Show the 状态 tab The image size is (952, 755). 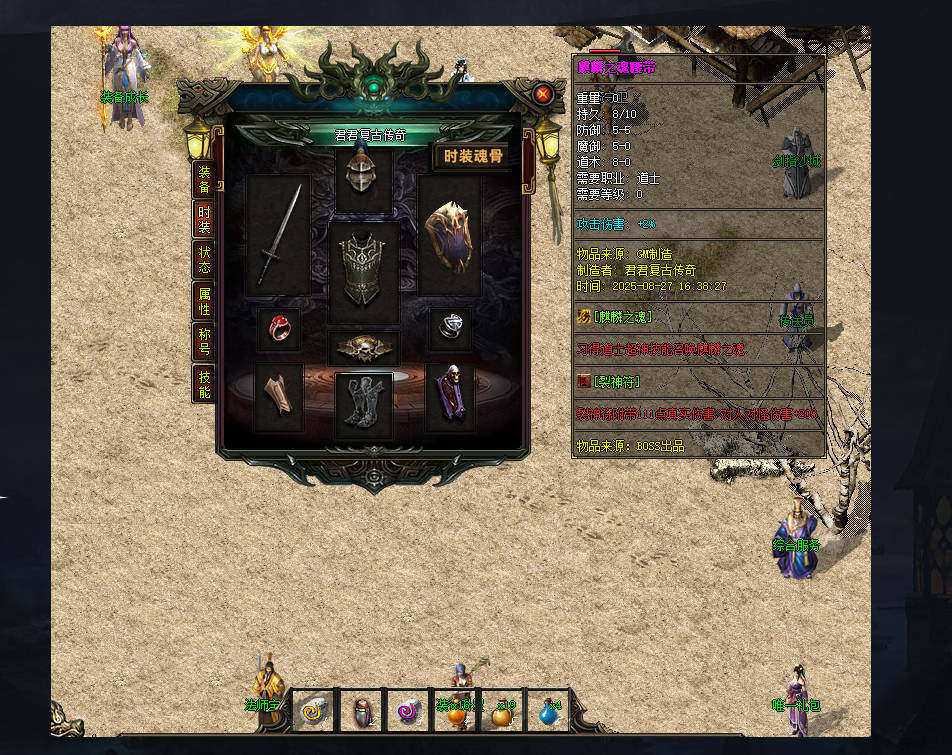[x=204, y=260]
